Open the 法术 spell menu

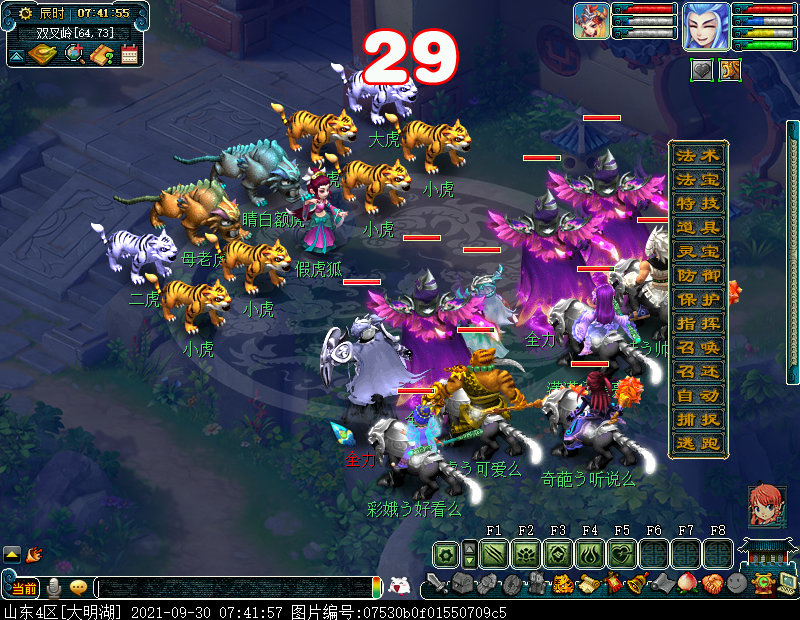tap(699, 156)
